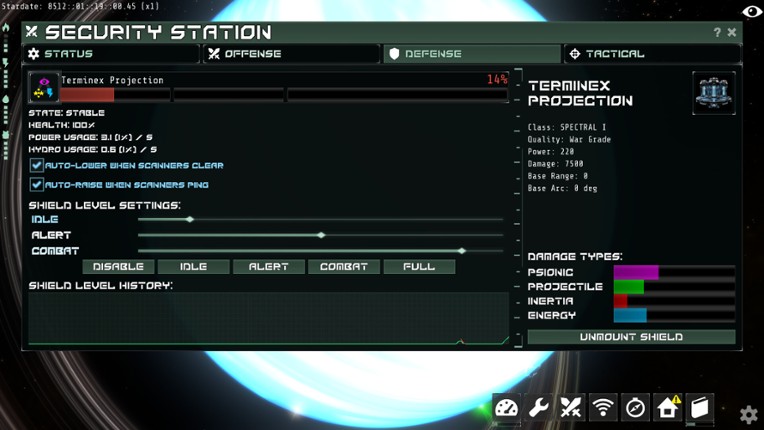Open the crossed swords security toolbar icon
Viewport: 764px width, 430px height.
(x=571, y=407)
